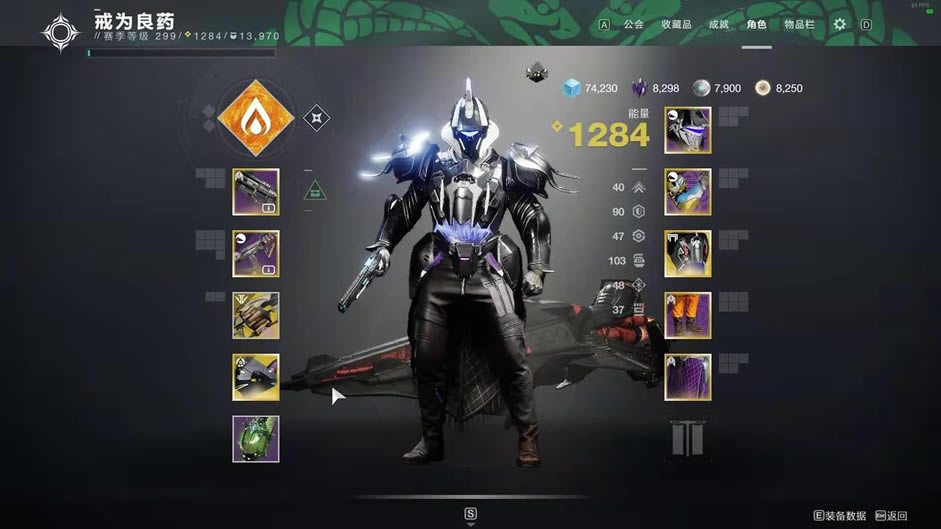Open the grey clan banner icon

[688, 438]
